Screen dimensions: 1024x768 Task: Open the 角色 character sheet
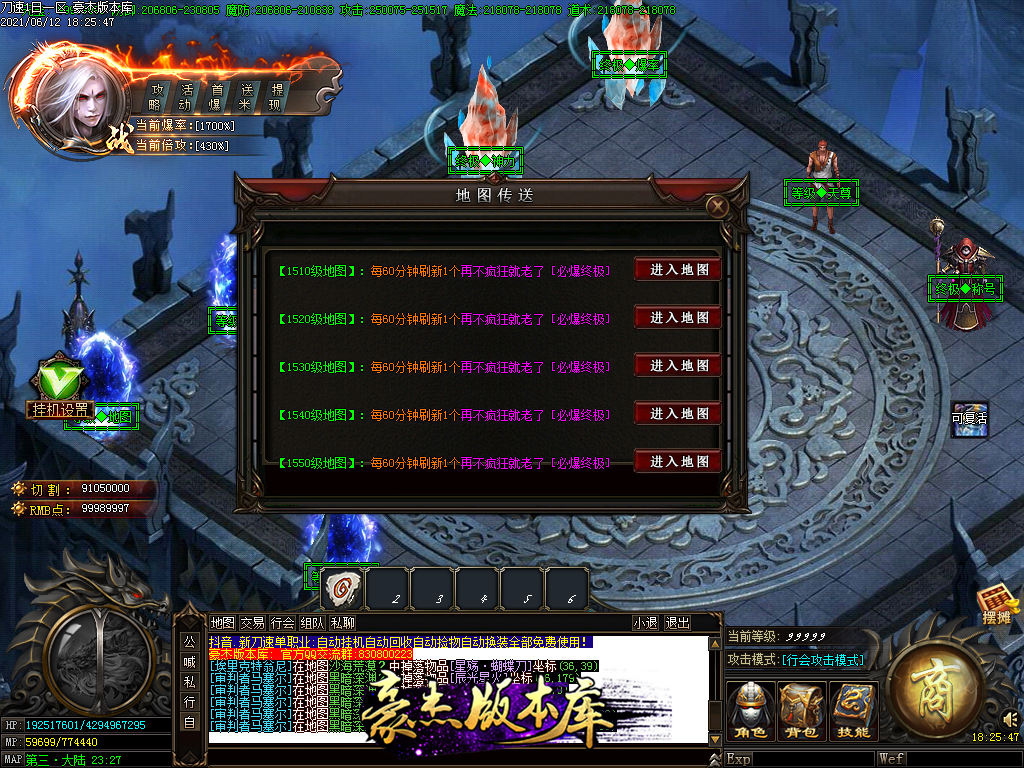pos(750,711)
